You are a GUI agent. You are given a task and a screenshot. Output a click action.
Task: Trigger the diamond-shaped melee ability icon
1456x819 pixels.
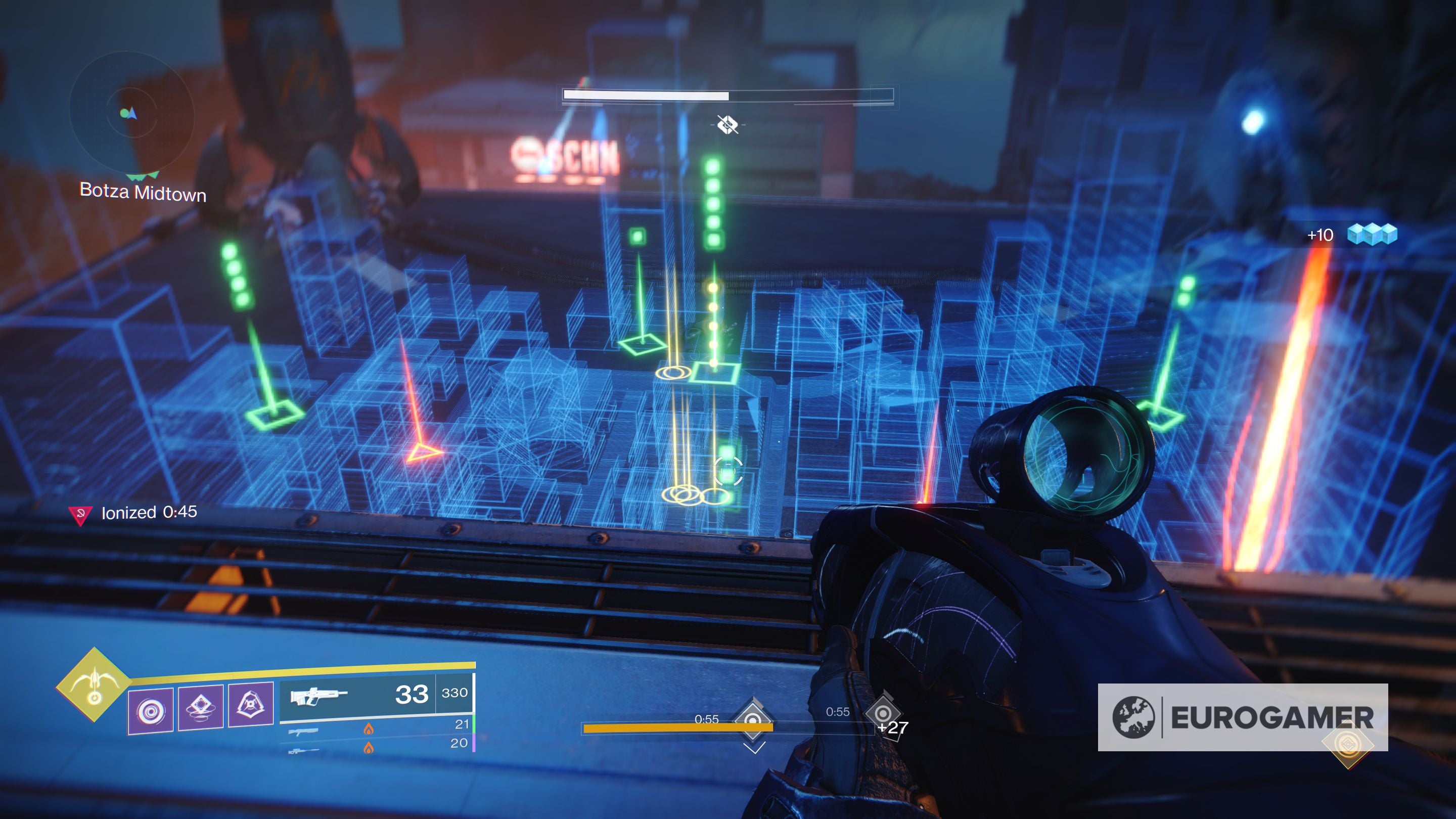tap(201, 707)
